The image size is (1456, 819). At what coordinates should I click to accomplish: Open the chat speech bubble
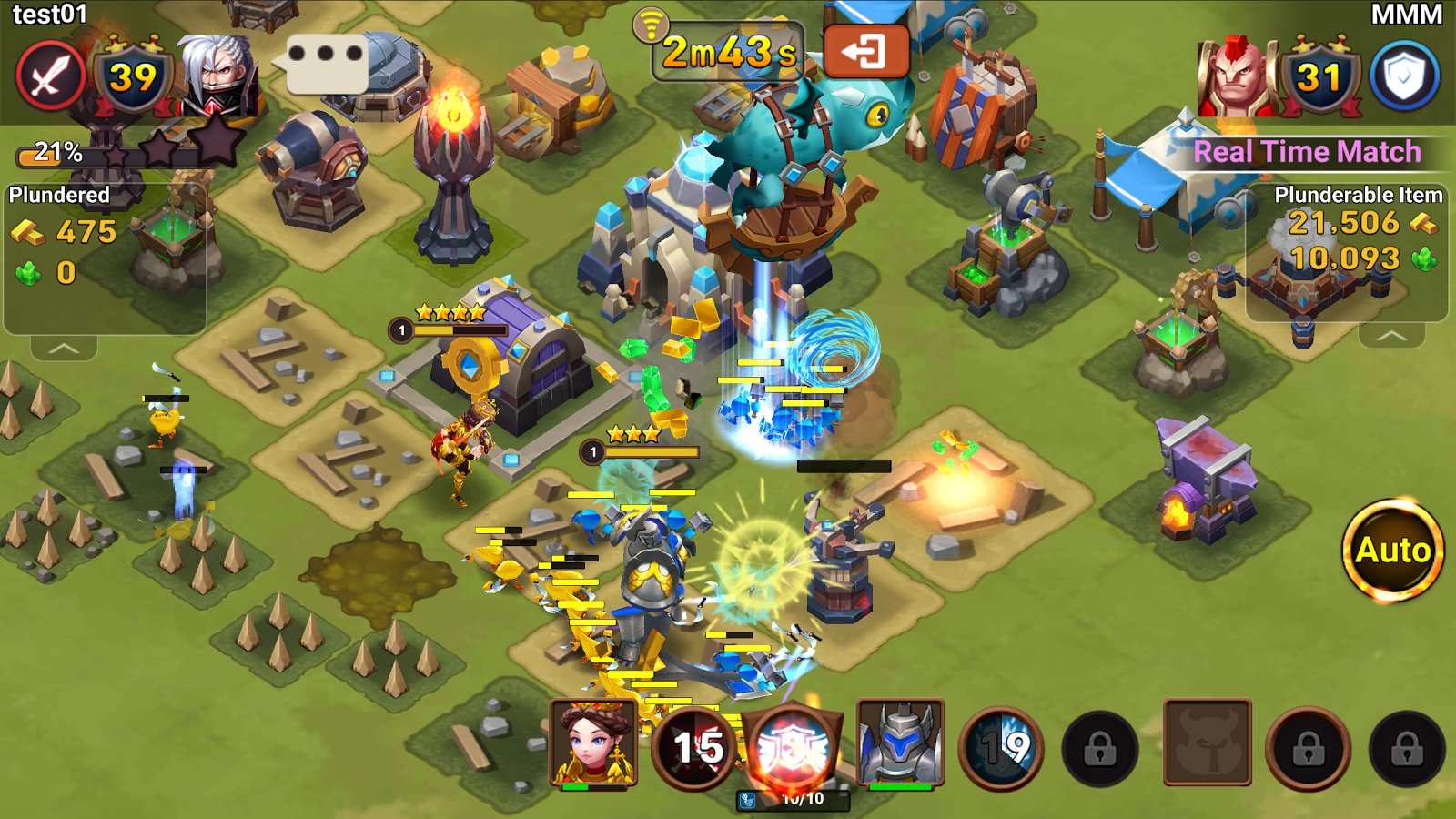tap(326, 62)
